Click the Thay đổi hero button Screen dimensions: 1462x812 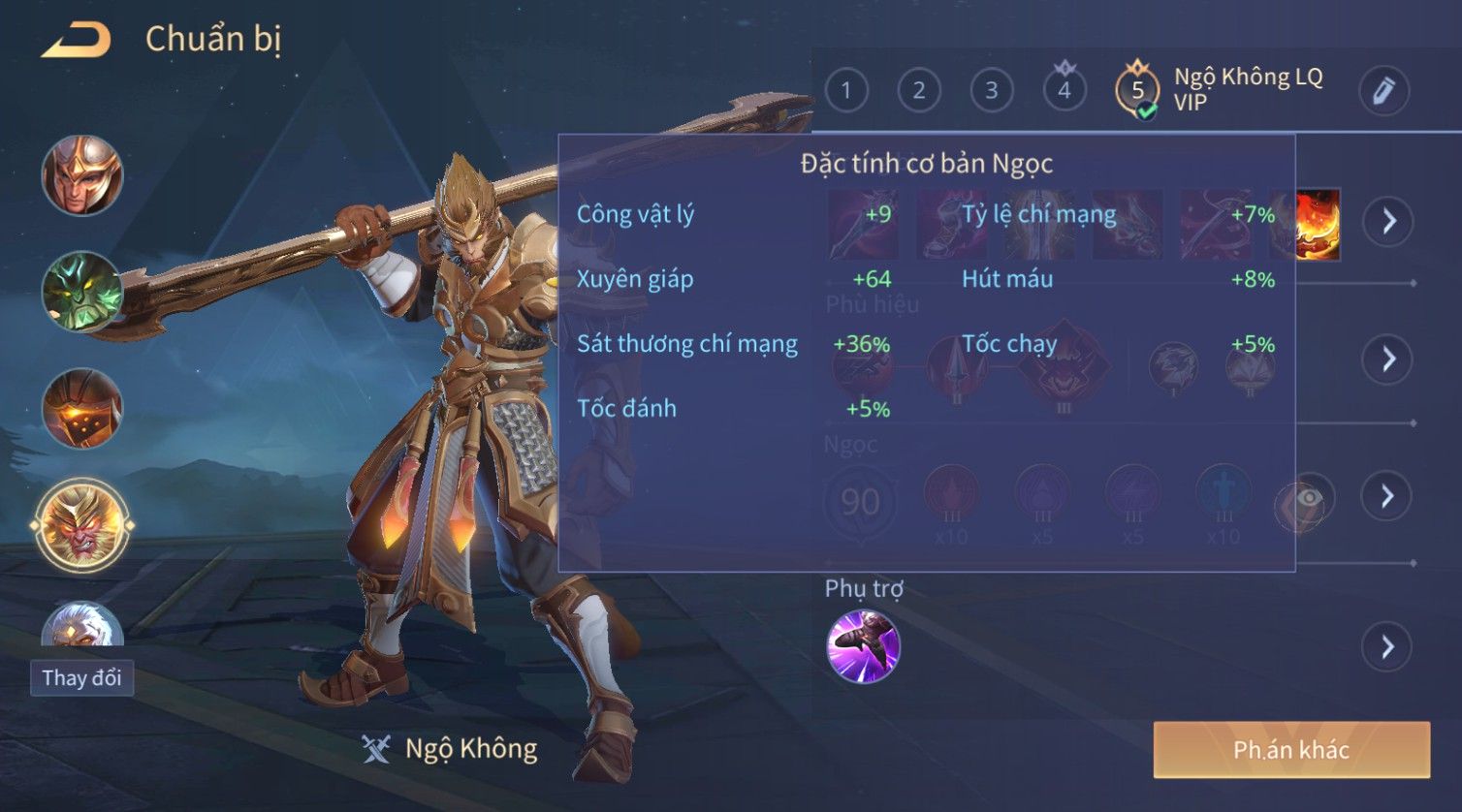81,677
